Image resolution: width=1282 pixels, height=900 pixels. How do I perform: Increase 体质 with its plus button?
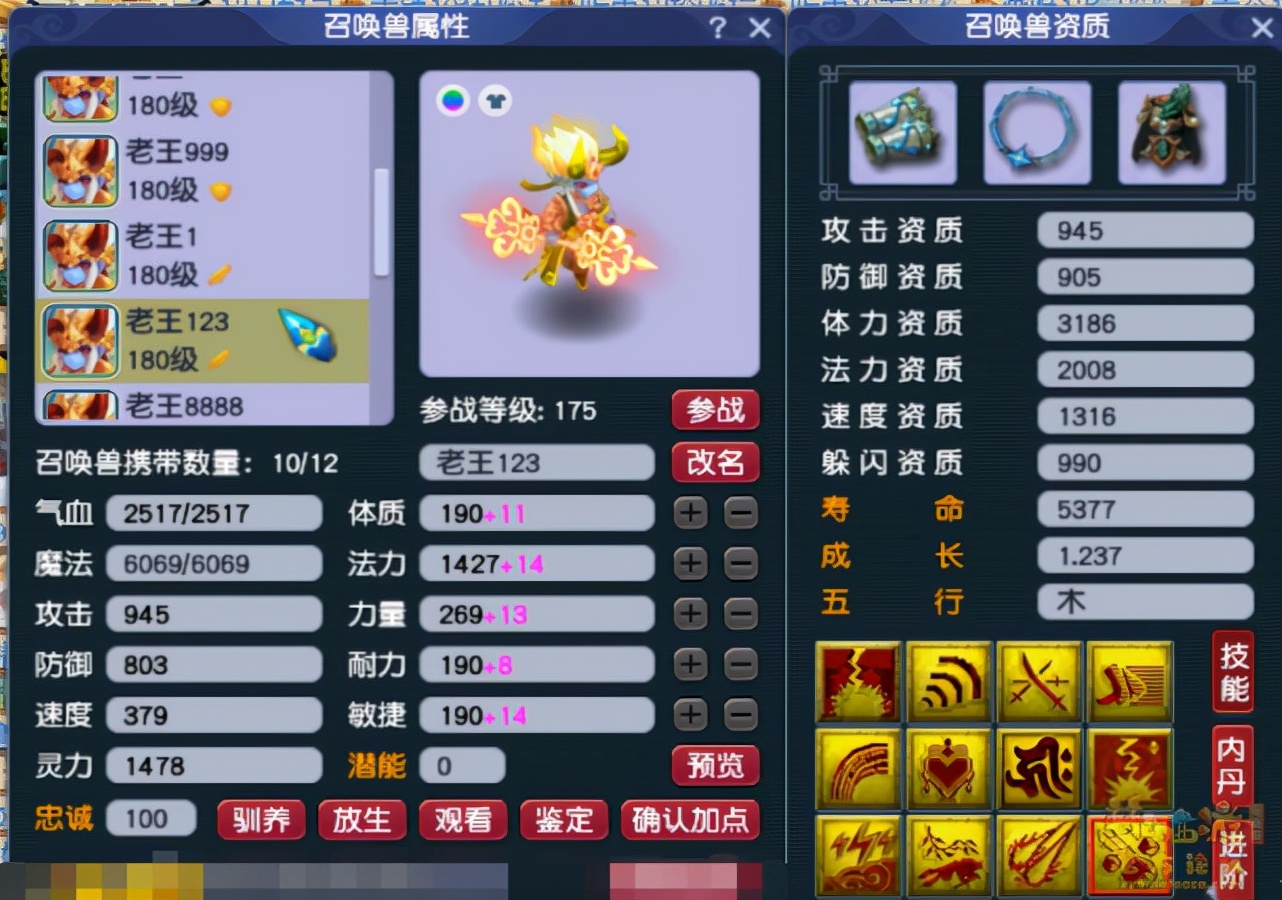pyautogui.click(x=689, y=513)
